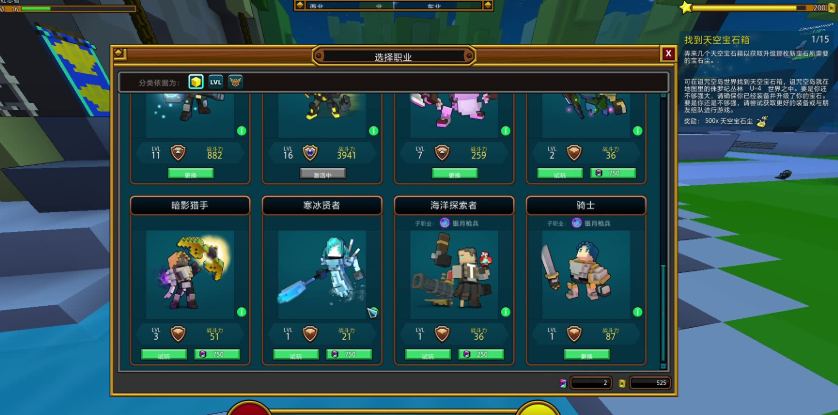
Task: Click the green trial button for 海洋探索者
Action: pyautogui.click(x=429, y=354)
